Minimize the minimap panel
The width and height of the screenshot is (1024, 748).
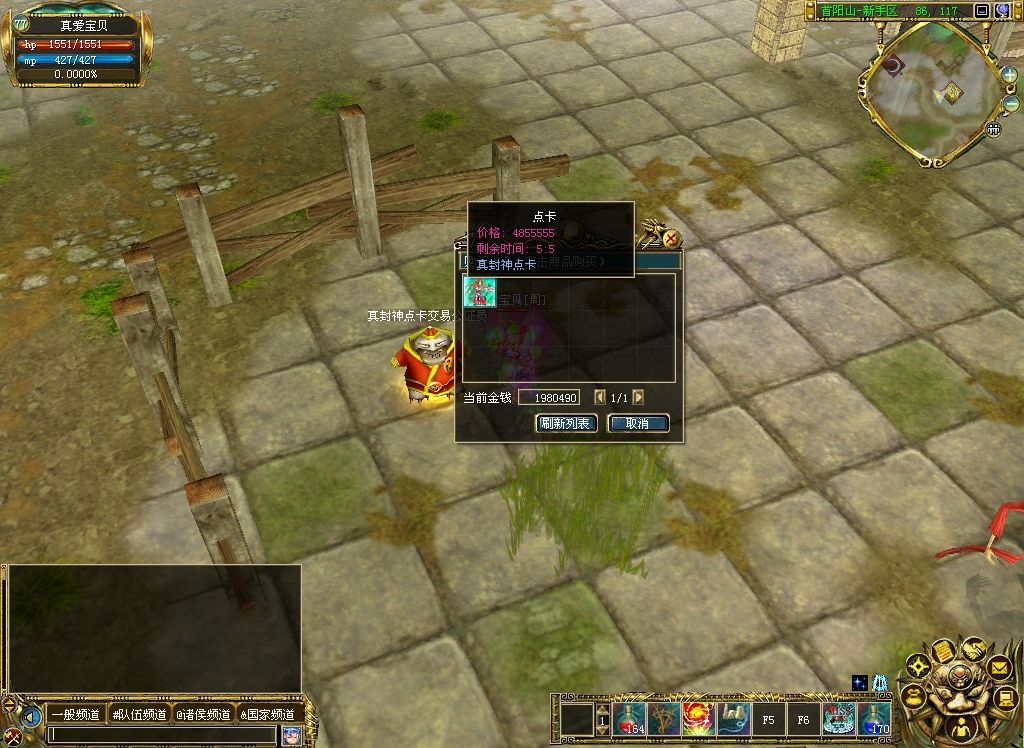coord(982,11)
